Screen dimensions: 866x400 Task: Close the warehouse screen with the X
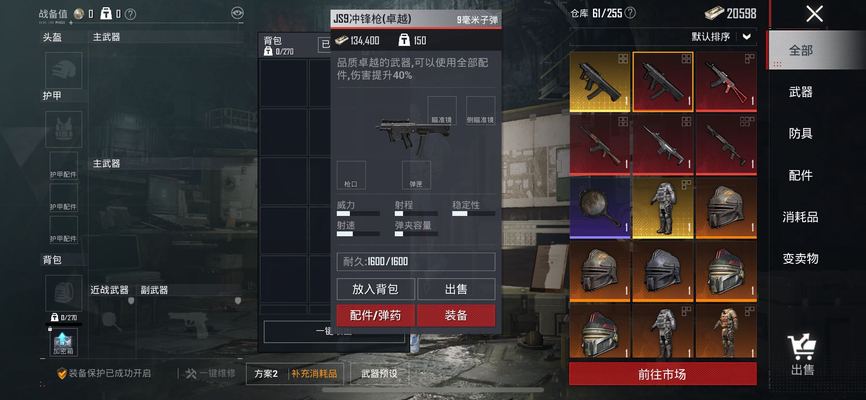pos(815,14)
